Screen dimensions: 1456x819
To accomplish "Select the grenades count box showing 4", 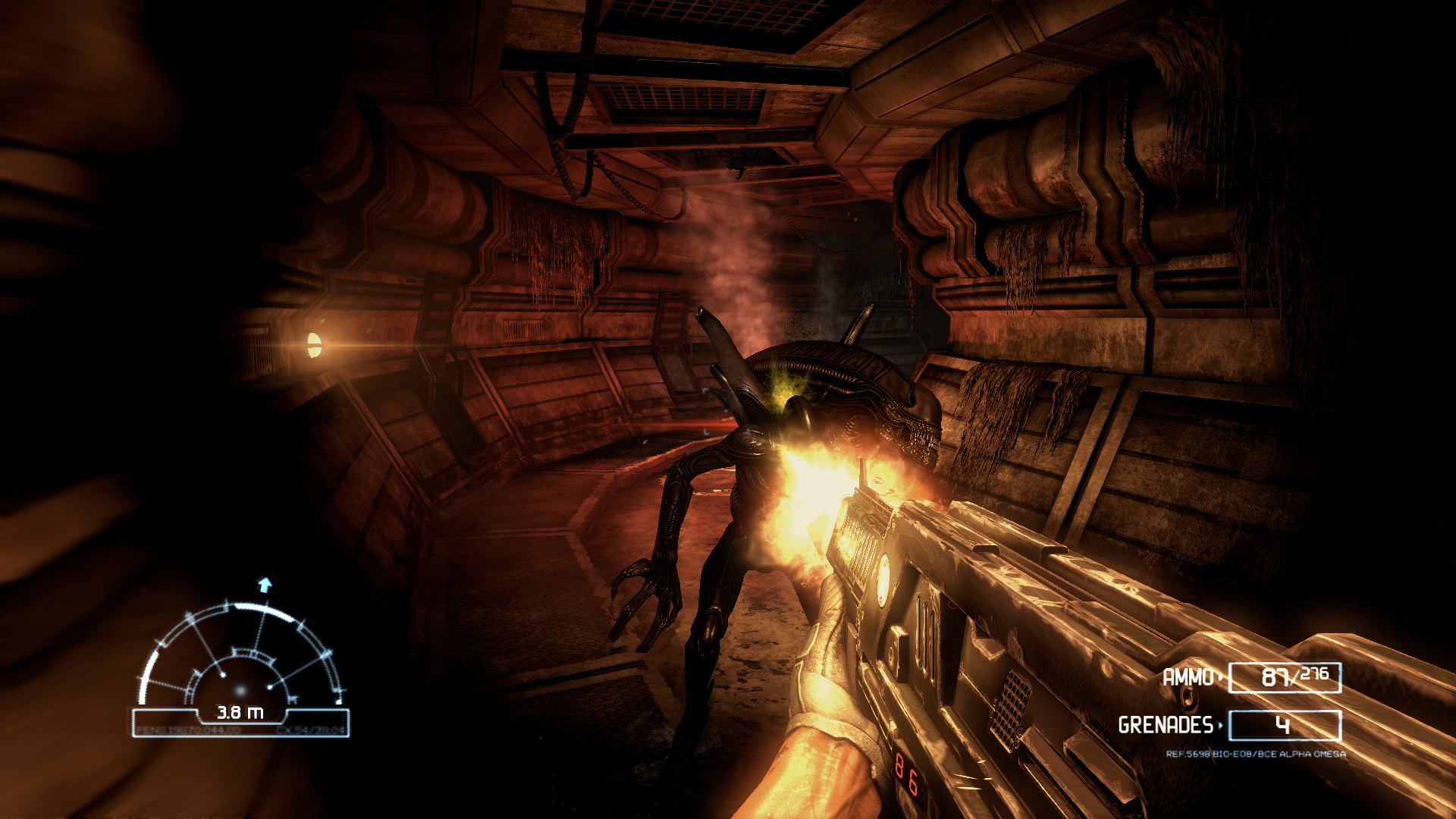I will [x=1285, y=724].
